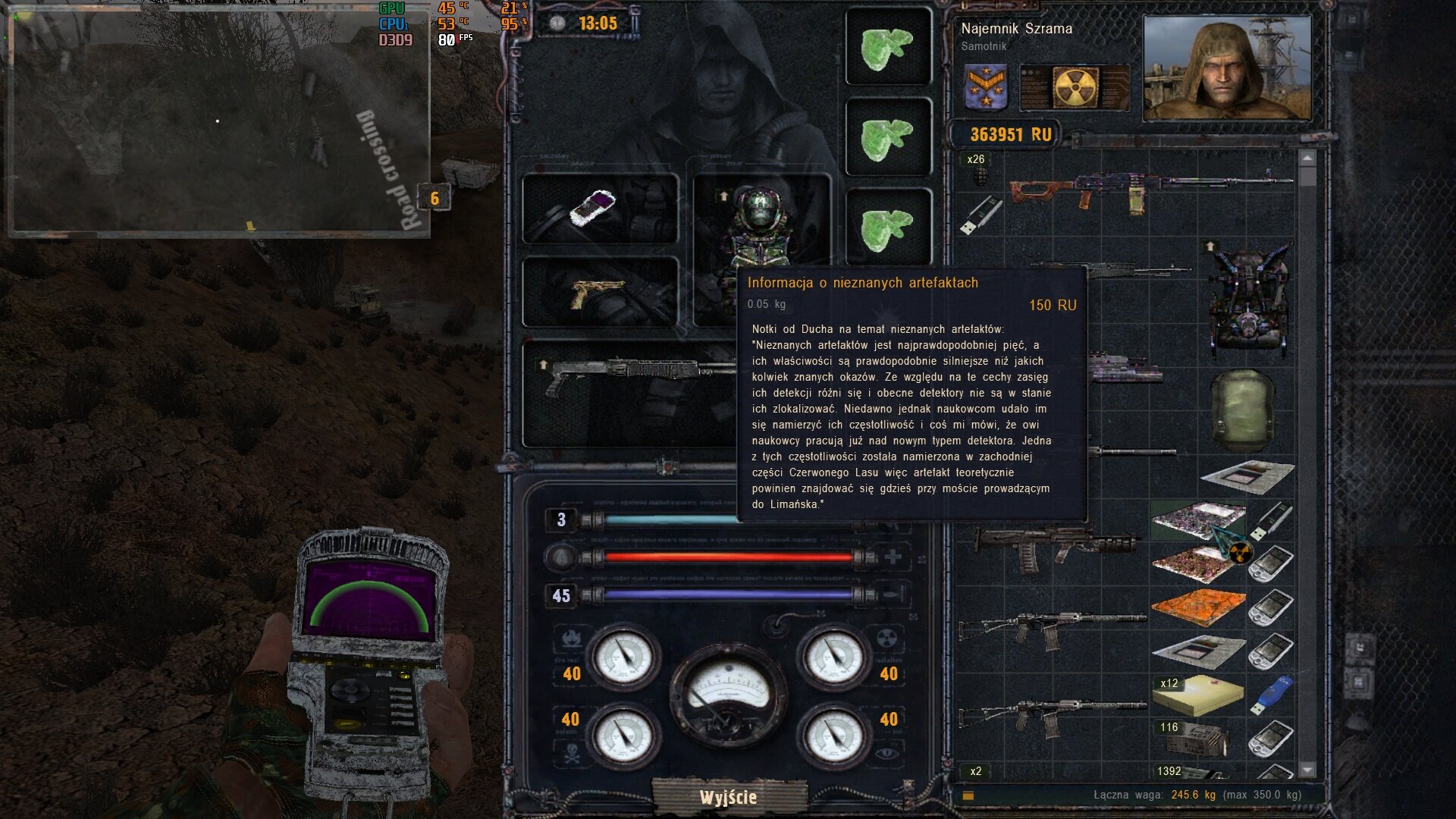Pick the grenade stack x26

tap(976, 171)
